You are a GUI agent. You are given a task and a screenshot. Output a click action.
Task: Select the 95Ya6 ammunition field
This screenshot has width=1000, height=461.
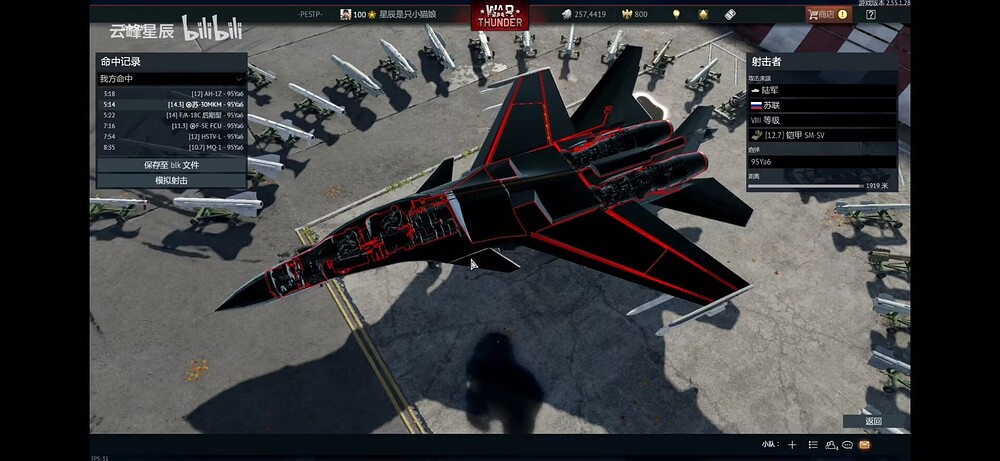click(822, 161)
